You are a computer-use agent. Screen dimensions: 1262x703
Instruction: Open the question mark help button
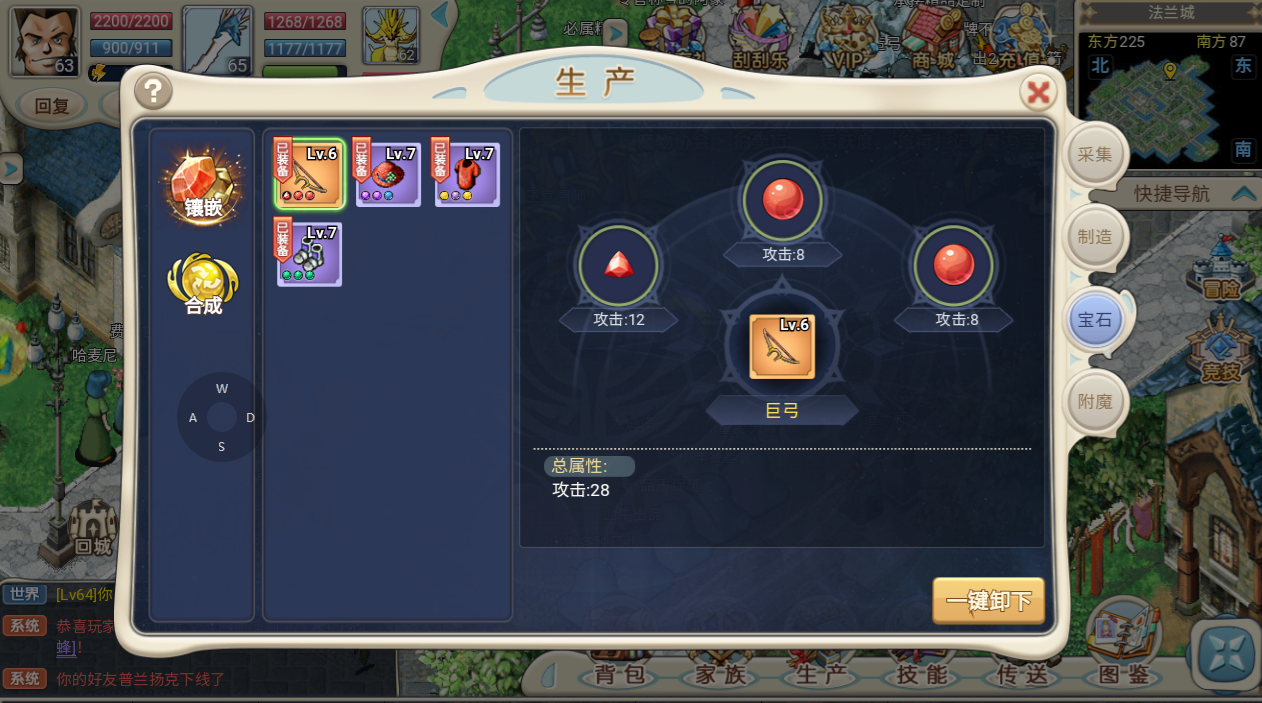click(153, 92)
